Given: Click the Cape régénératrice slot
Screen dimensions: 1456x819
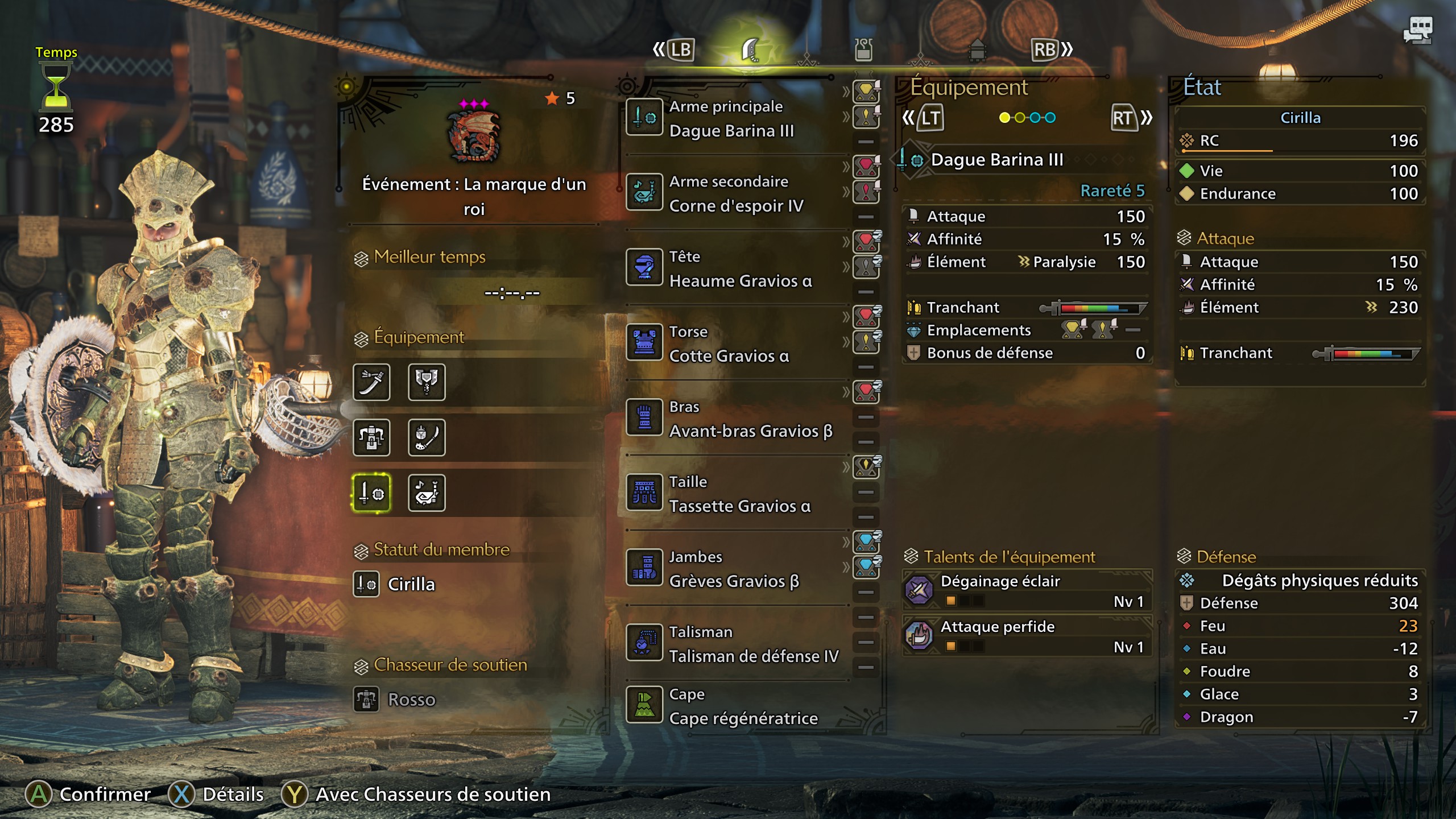Looking at the screenshot, I should click(x=734, y=705).
